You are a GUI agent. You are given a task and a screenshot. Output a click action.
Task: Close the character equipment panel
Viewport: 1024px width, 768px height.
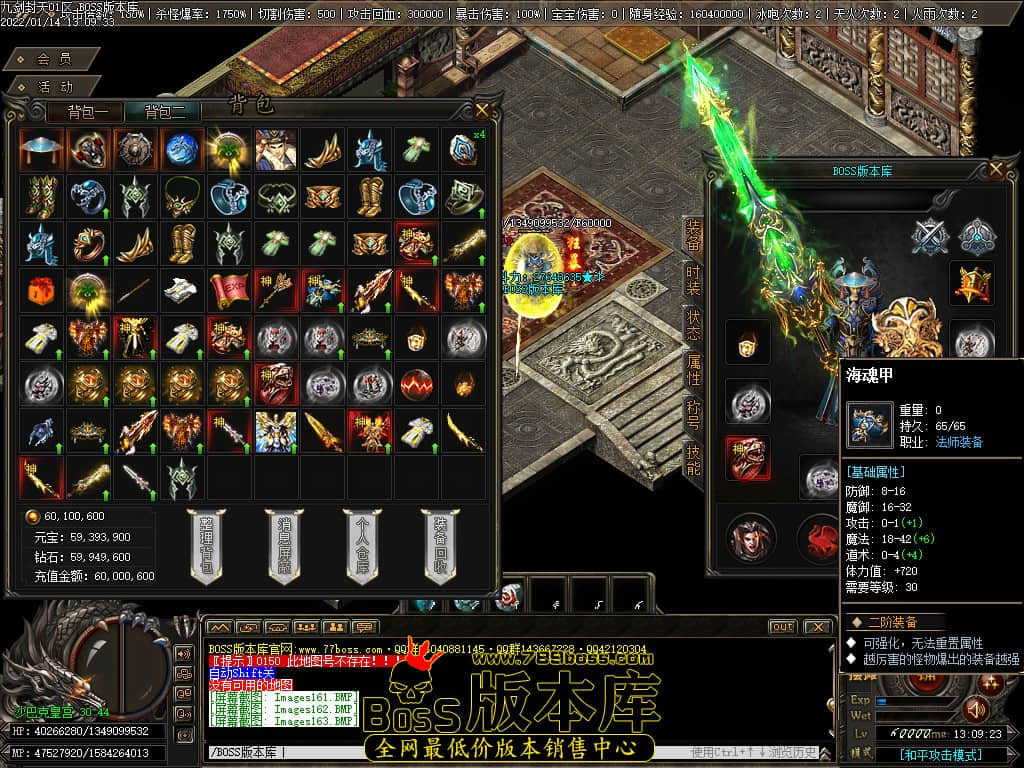[x=995, y=170]
